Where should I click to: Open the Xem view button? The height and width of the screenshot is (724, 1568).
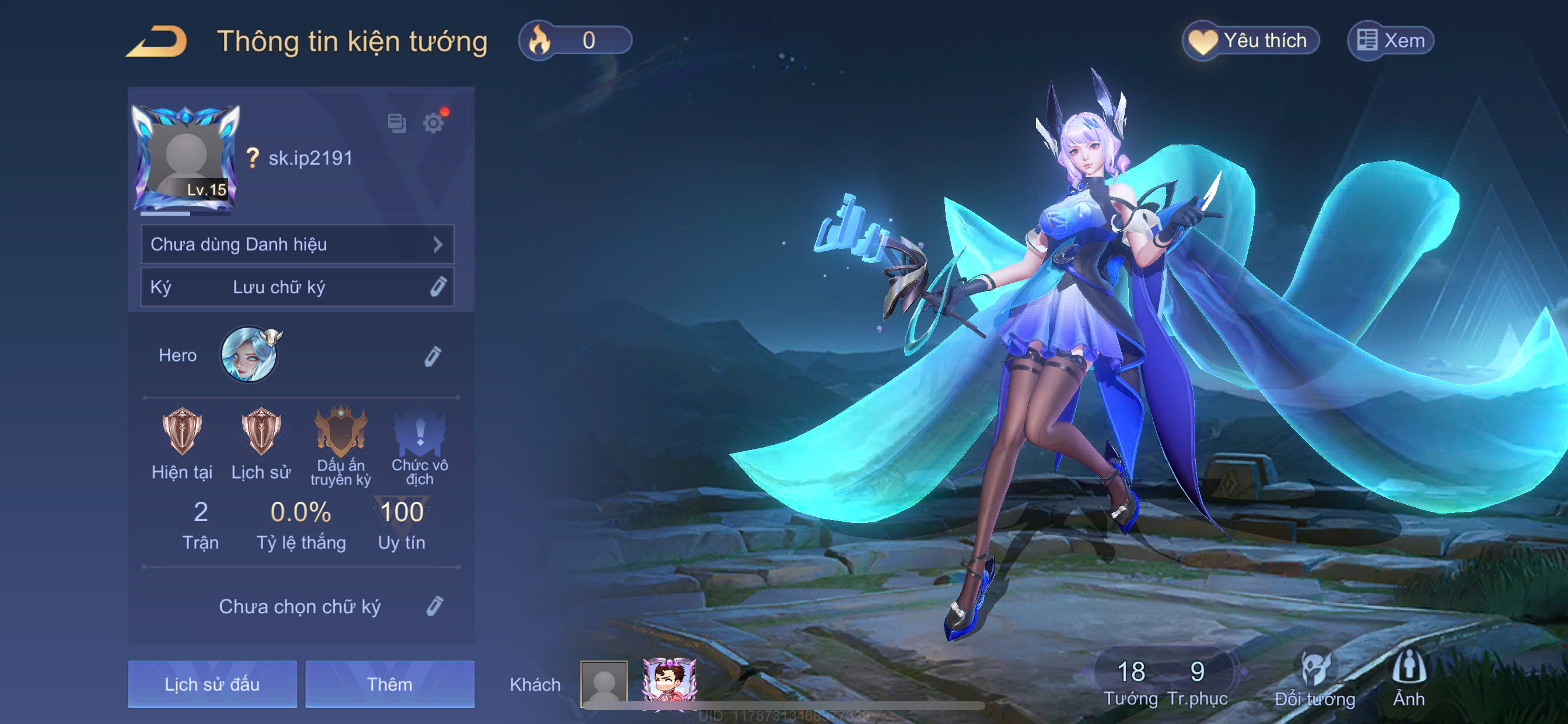[x=1390, y=41]
